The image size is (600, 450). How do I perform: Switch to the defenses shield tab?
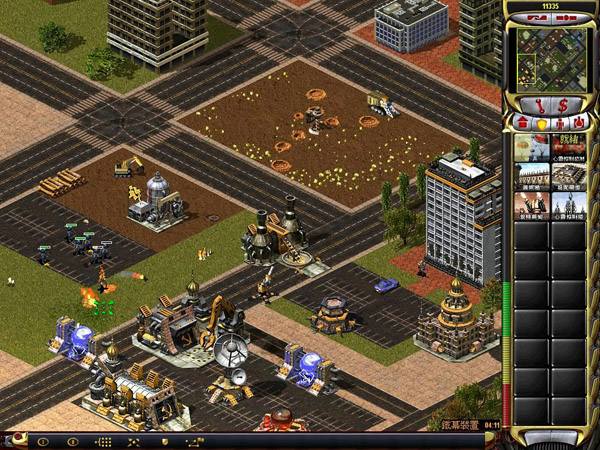tap(541, 122)
